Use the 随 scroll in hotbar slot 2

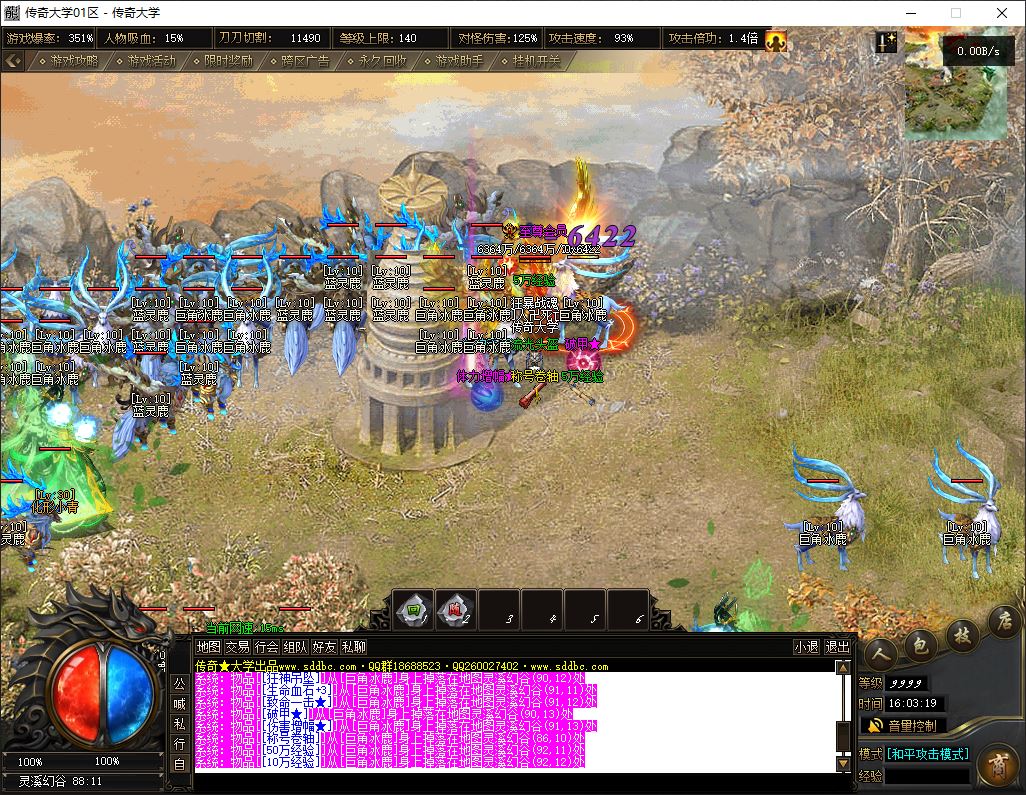pyautogui.click(x=456, y=611)
